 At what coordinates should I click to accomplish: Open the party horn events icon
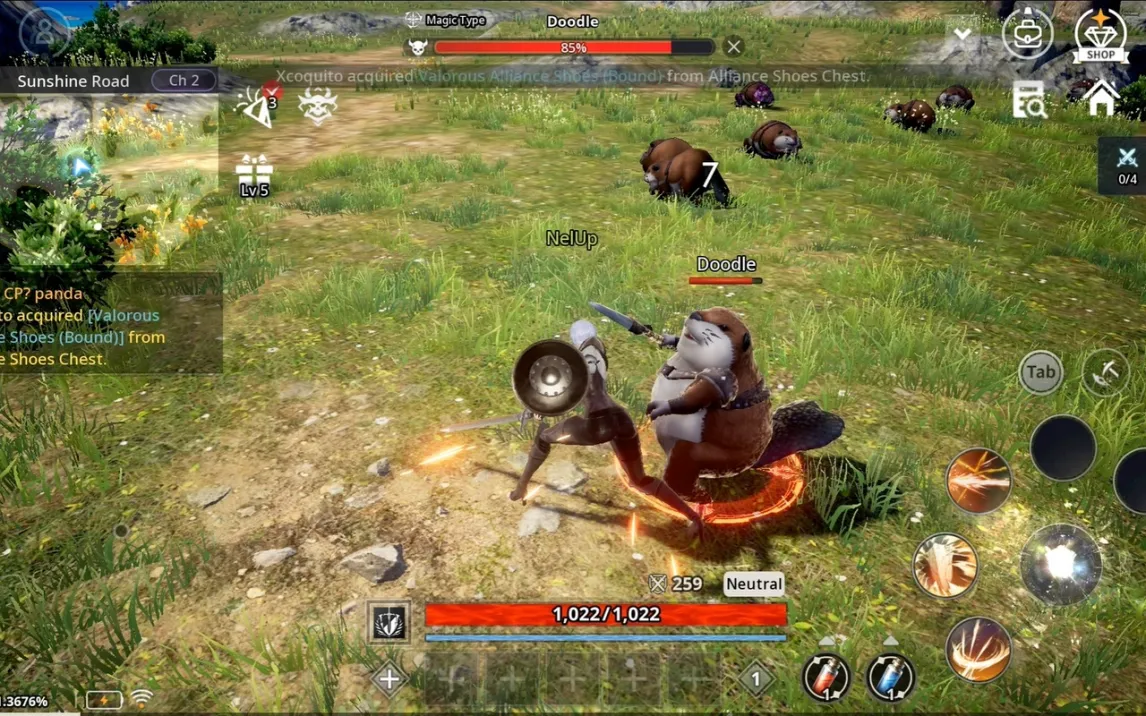click(257, 106)
